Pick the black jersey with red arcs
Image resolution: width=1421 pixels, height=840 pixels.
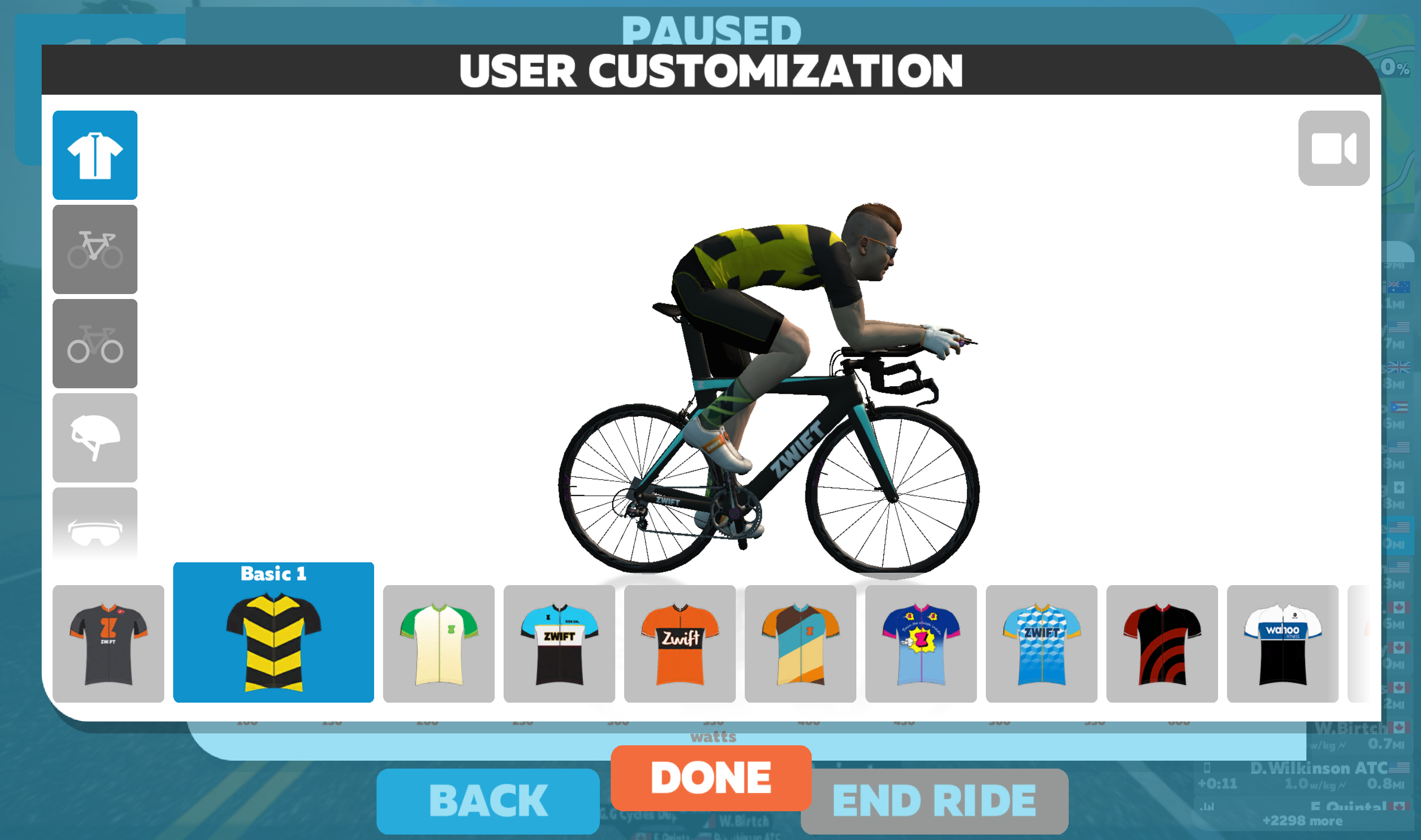[x=1162, y=644]
